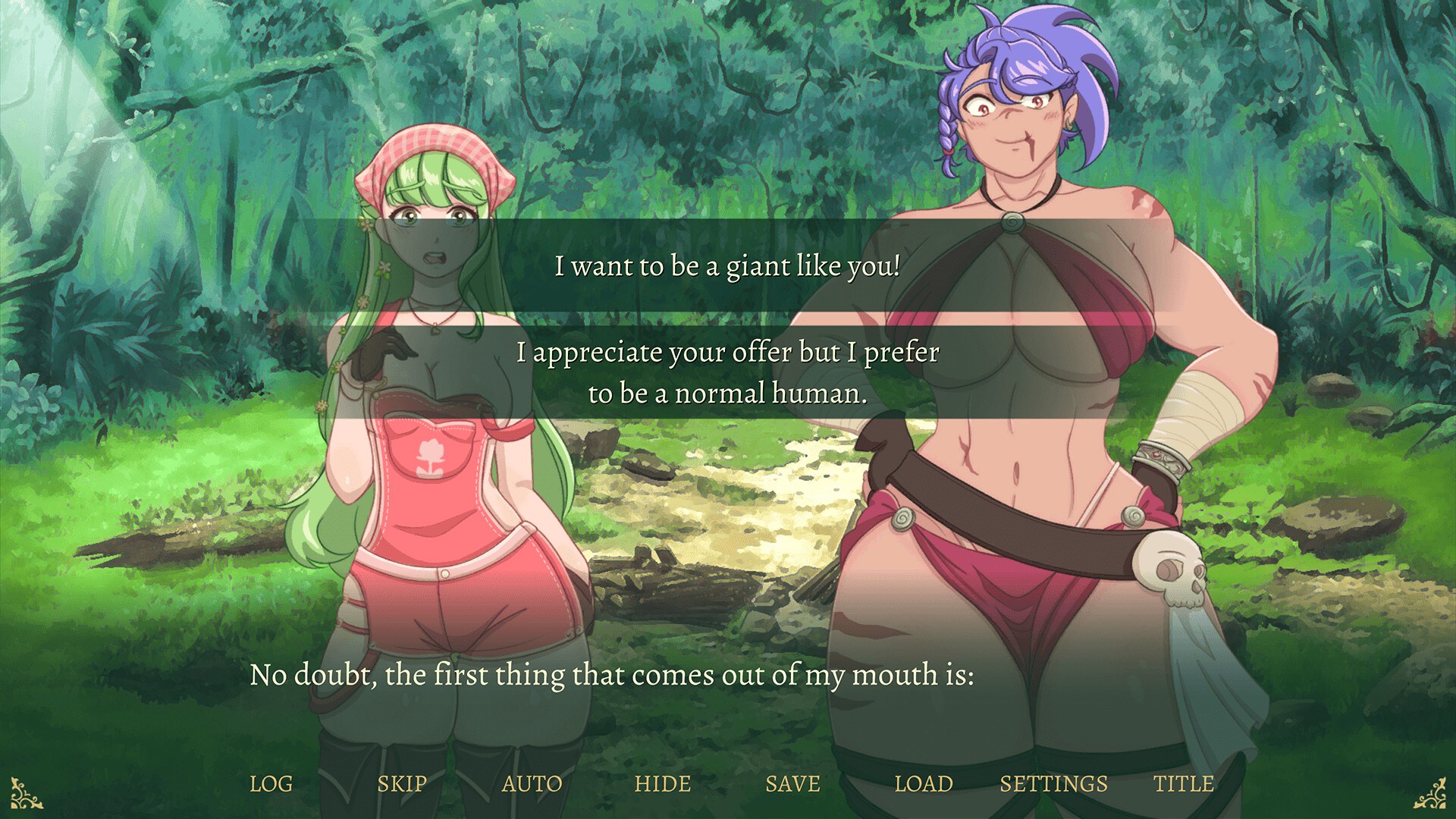LOAD a previously saved game
Viewport: 1456px width, 819px height.
point(925,783)
